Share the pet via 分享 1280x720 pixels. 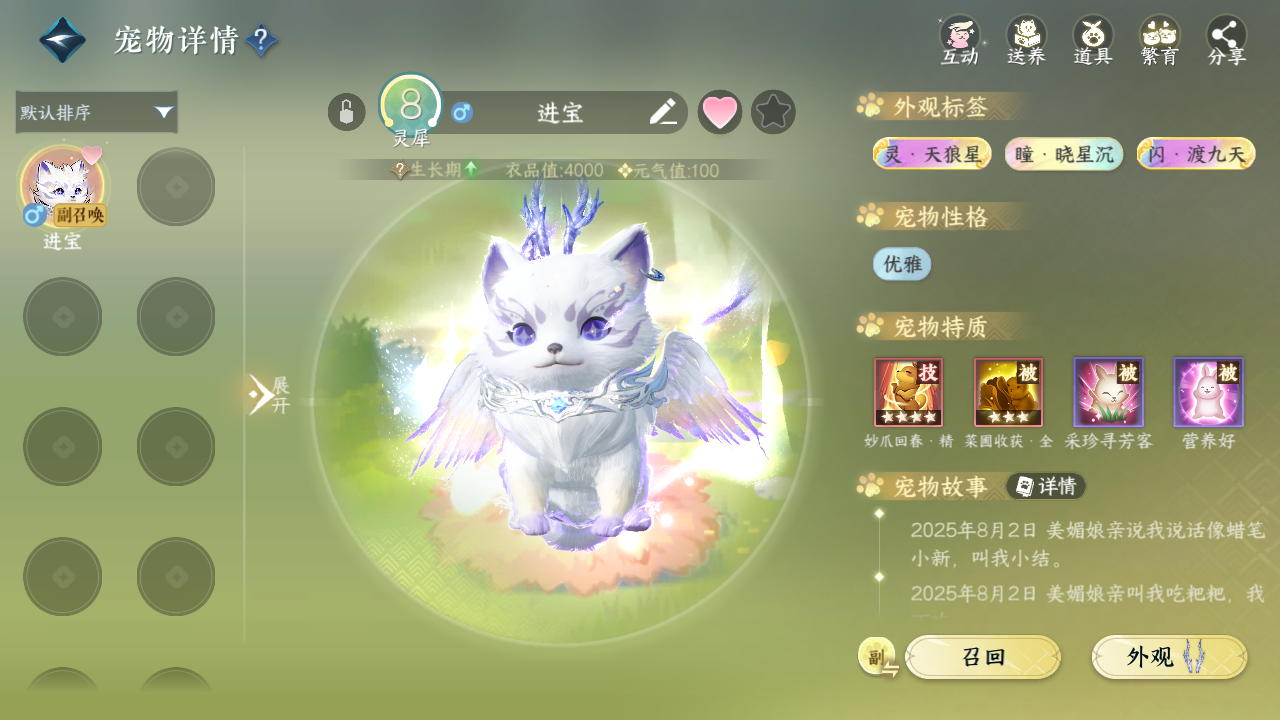[x=1227, y=40]
